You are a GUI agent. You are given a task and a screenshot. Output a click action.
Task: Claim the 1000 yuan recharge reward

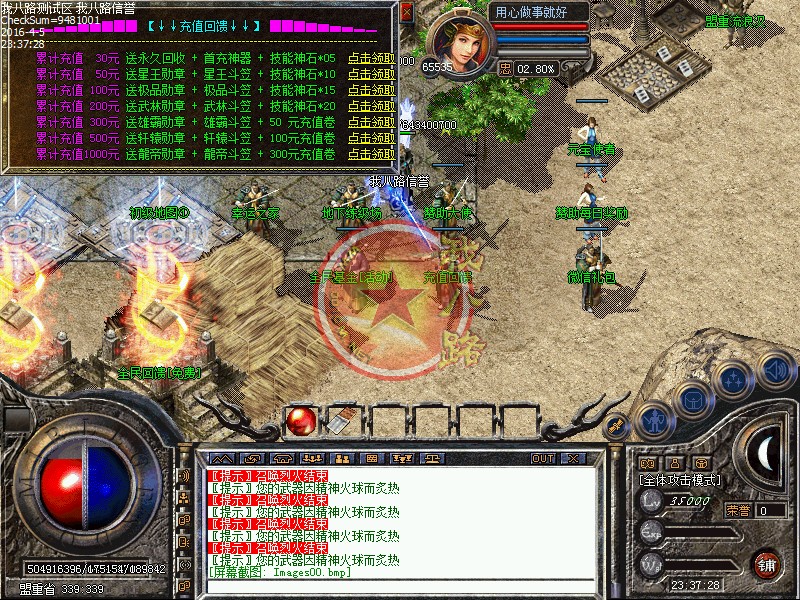click(370, 155)
